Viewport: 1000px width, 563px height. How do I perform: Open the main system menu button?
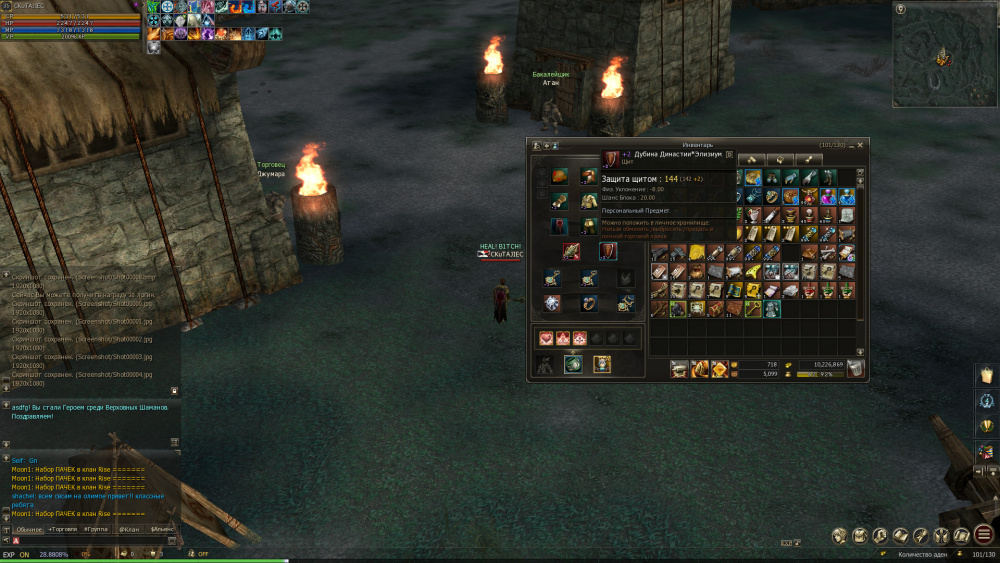[x=983, y=535]
